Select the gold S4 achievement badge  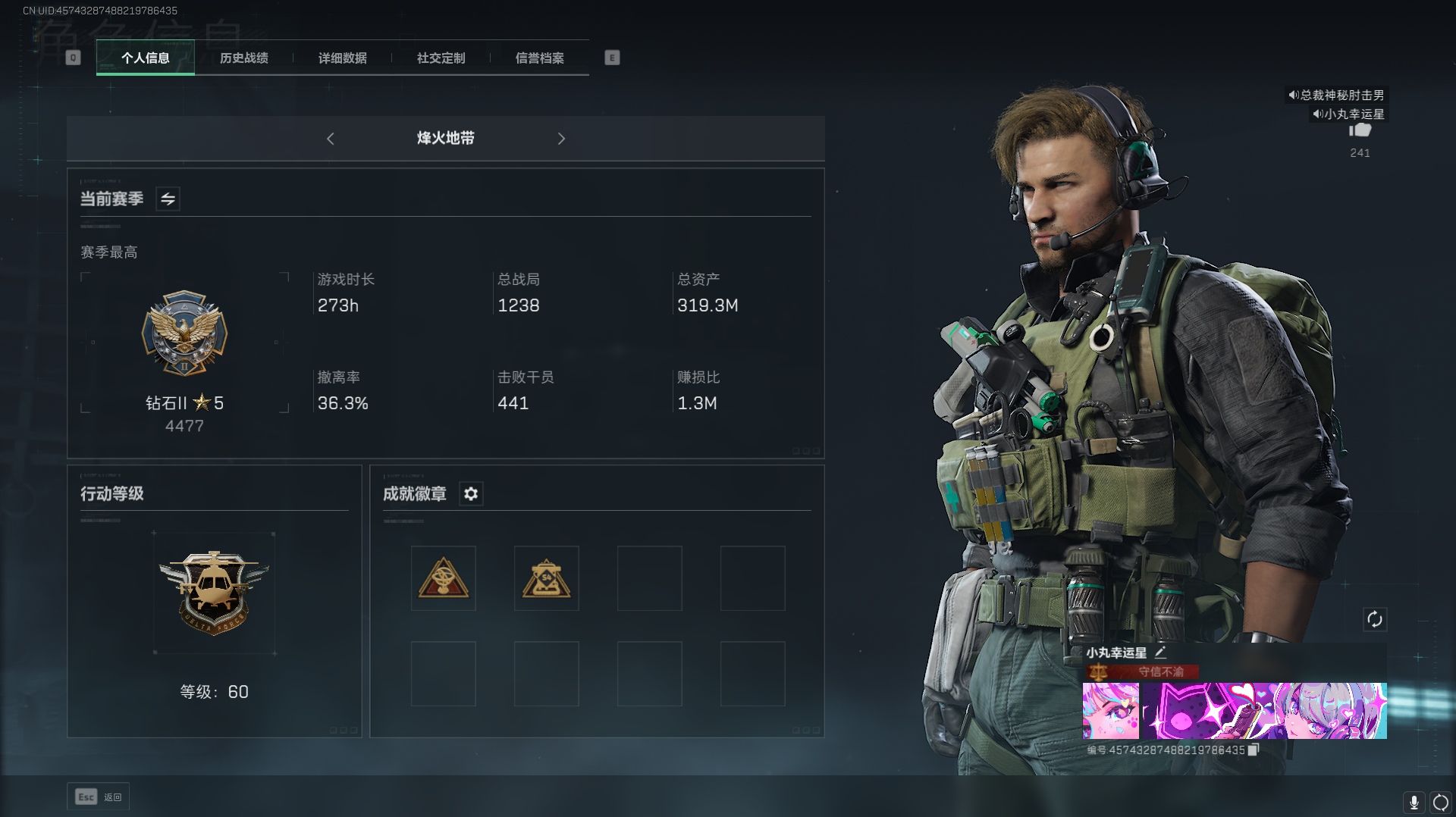547,578
